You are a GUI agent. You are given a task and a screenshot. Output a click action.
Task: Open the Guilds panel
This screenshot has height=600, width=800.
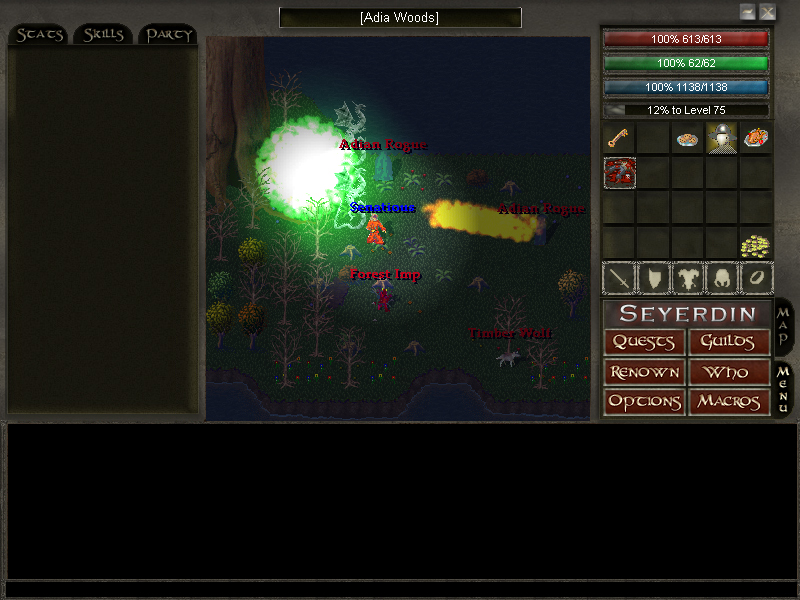(729, 342)
